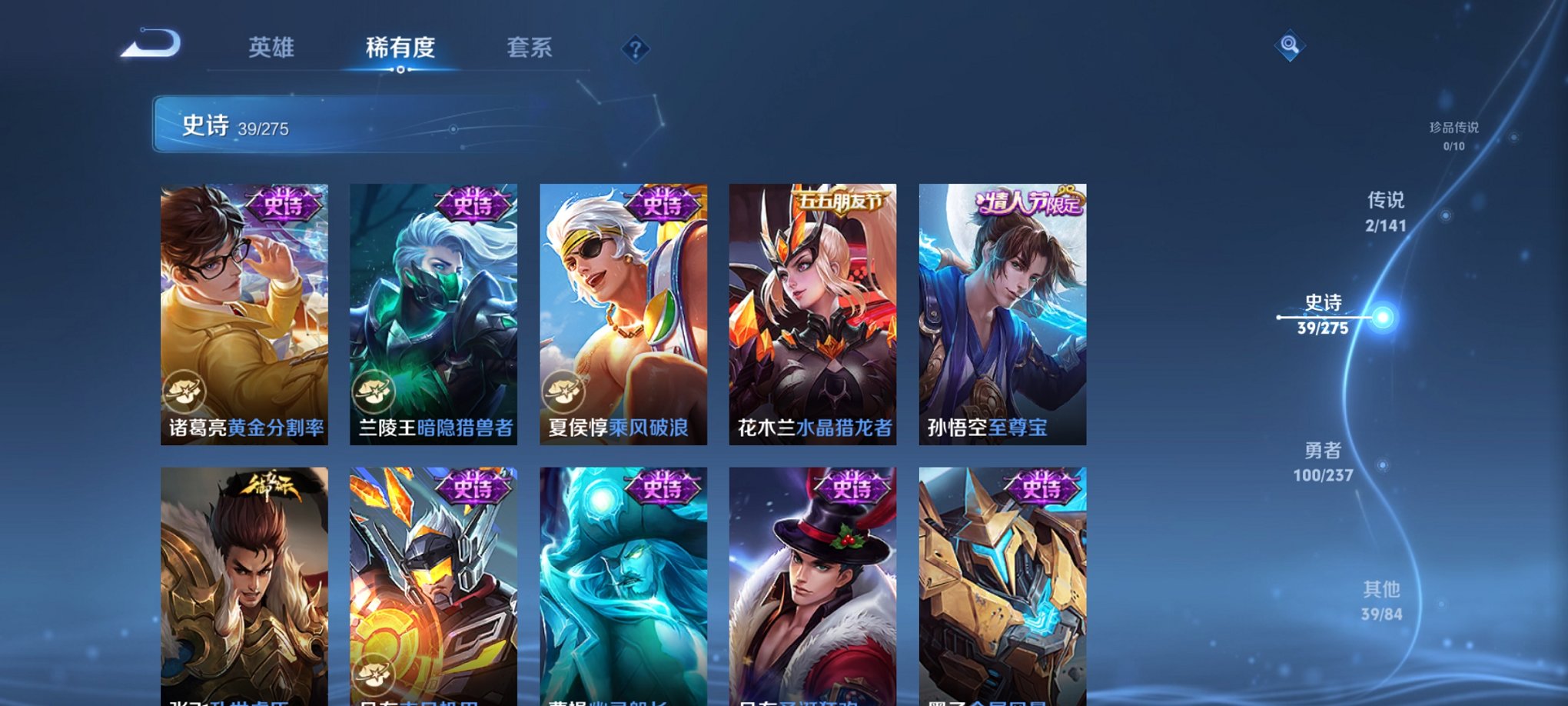Open the diamond question mark help icon
The width and height of the screenshot is (1568, 706).
tap(634, 49)
